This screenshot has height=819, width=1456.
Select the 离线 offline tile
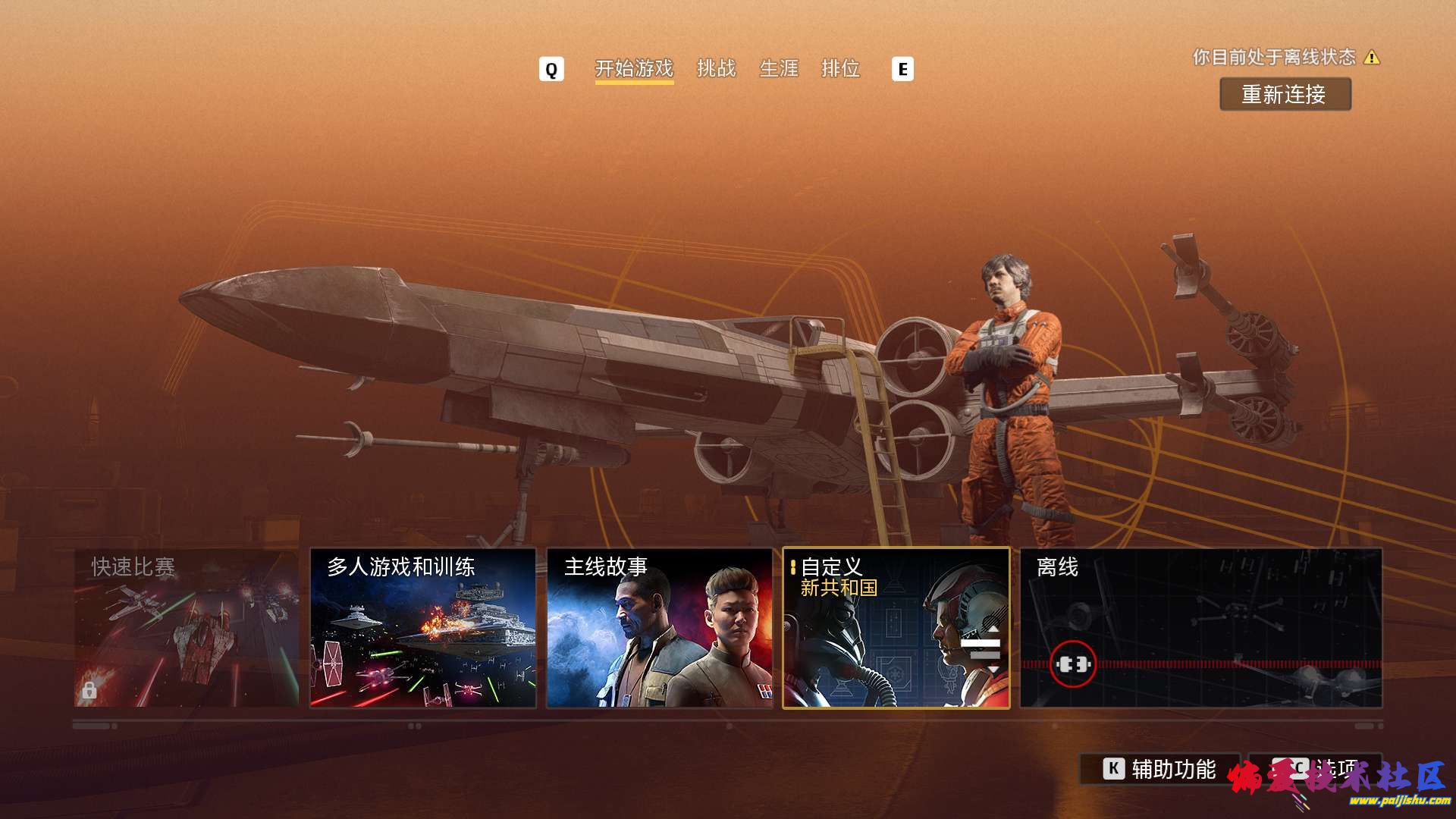[x=1200, y=628]
